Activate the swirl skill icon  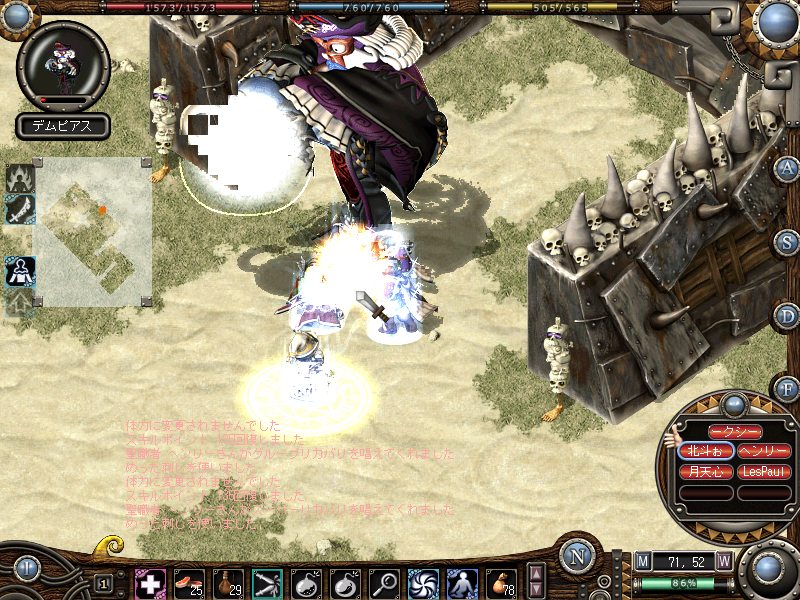[x=423, y=582]
